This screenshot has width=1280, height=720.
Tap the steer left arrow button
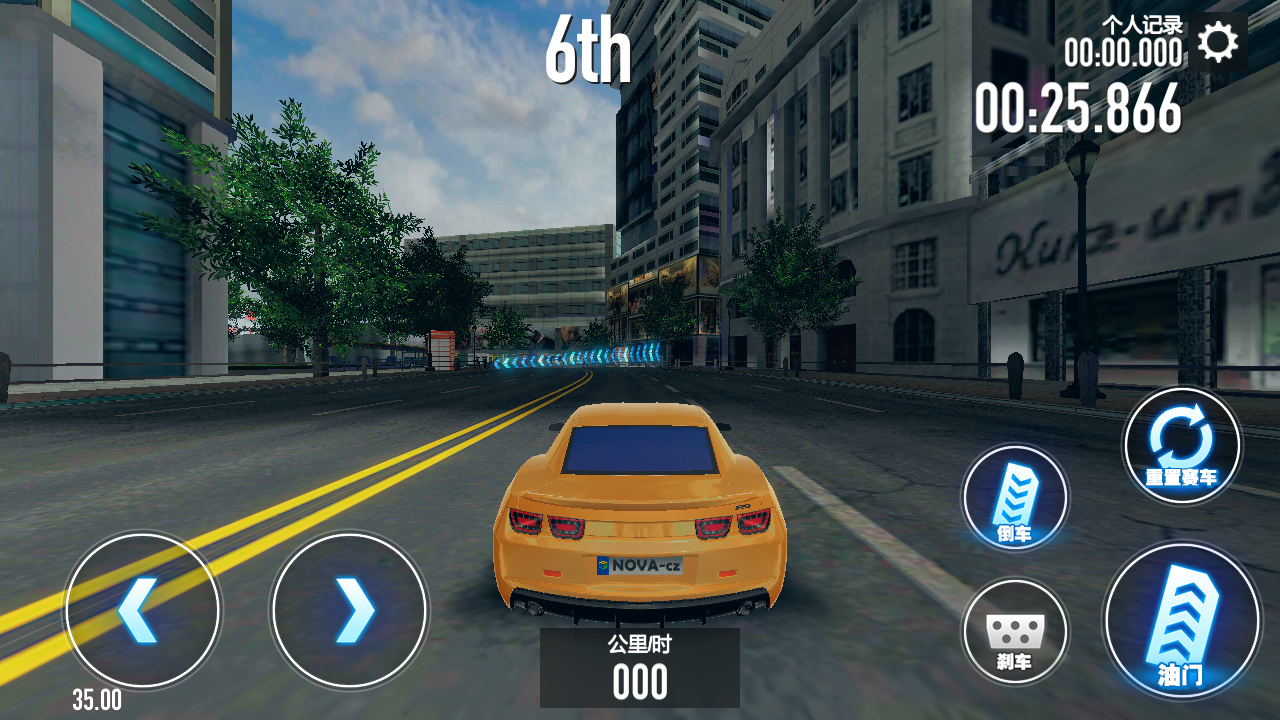(141, 610)
